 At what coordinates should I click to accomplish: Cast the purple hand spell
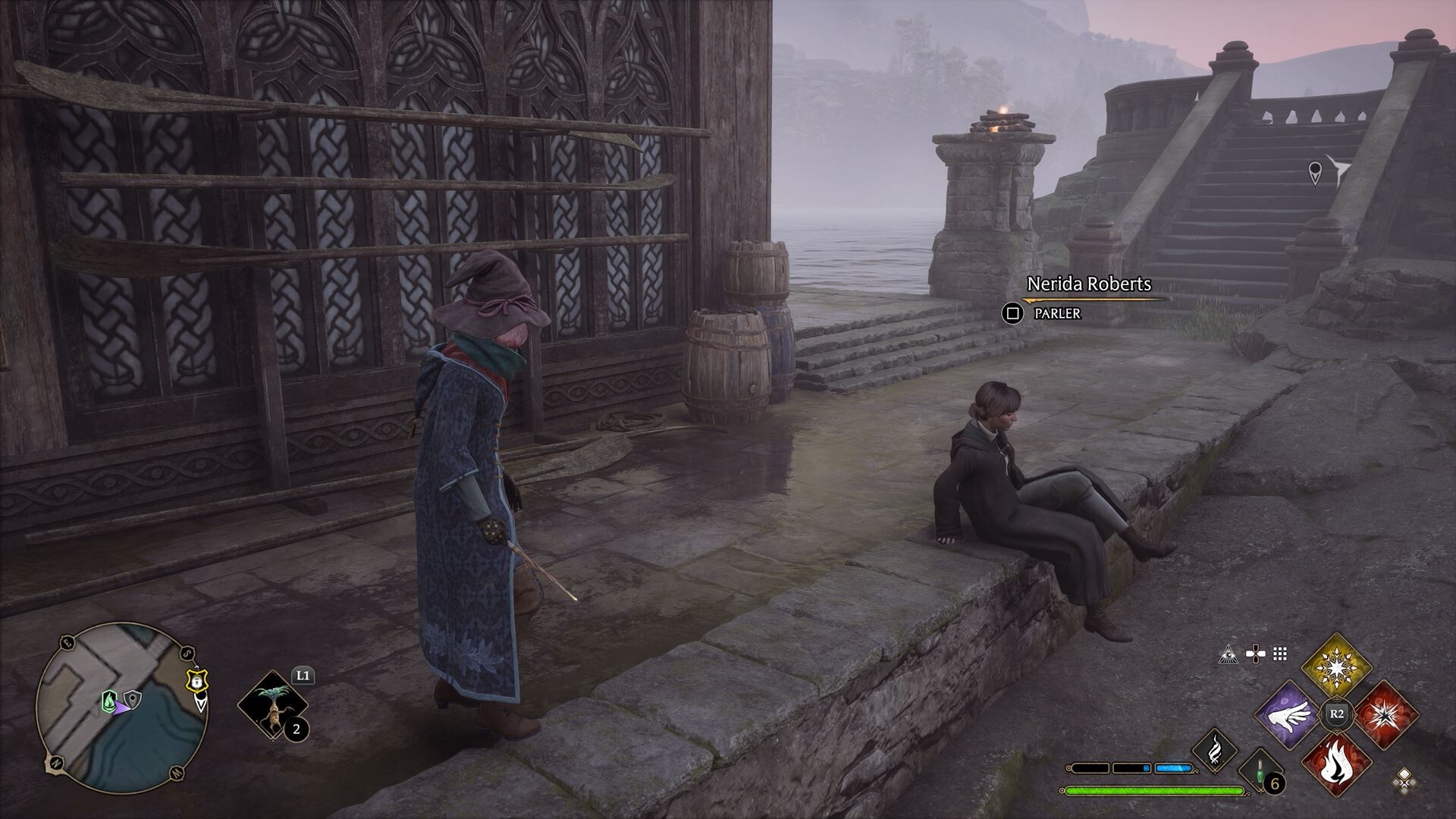[x=1289, y=716]
